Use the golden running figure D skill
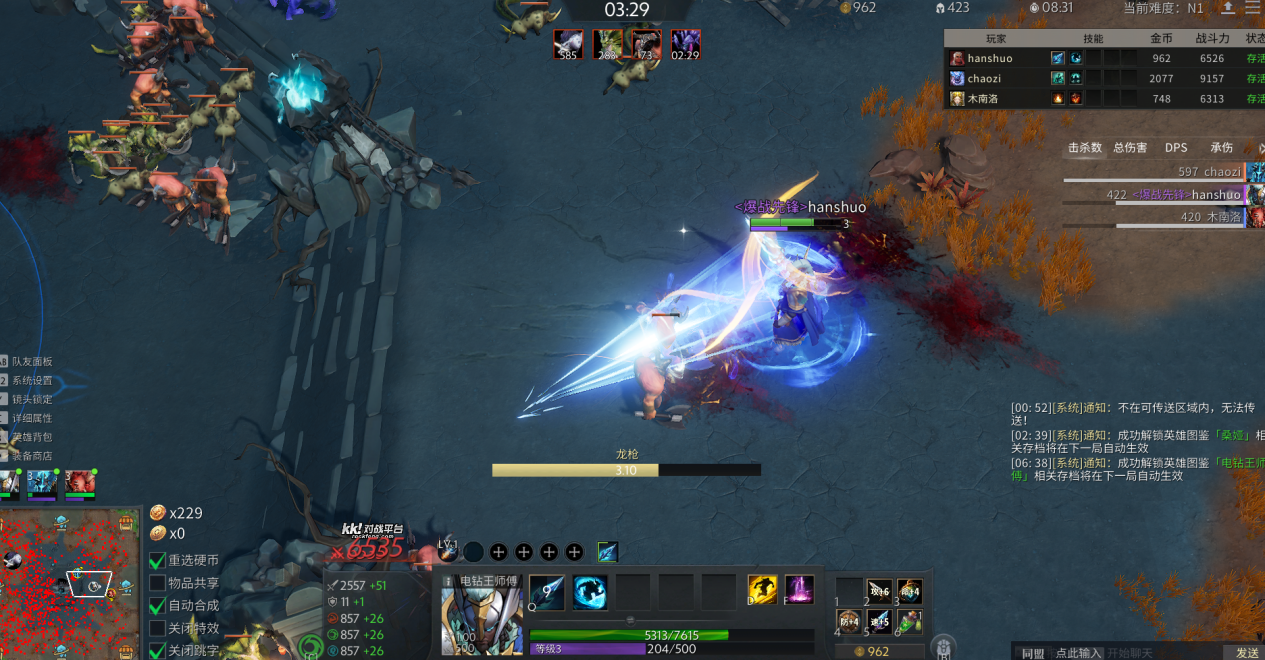Screen dimensions: 1265x660 pyautogui.click(x=763, y=590)
